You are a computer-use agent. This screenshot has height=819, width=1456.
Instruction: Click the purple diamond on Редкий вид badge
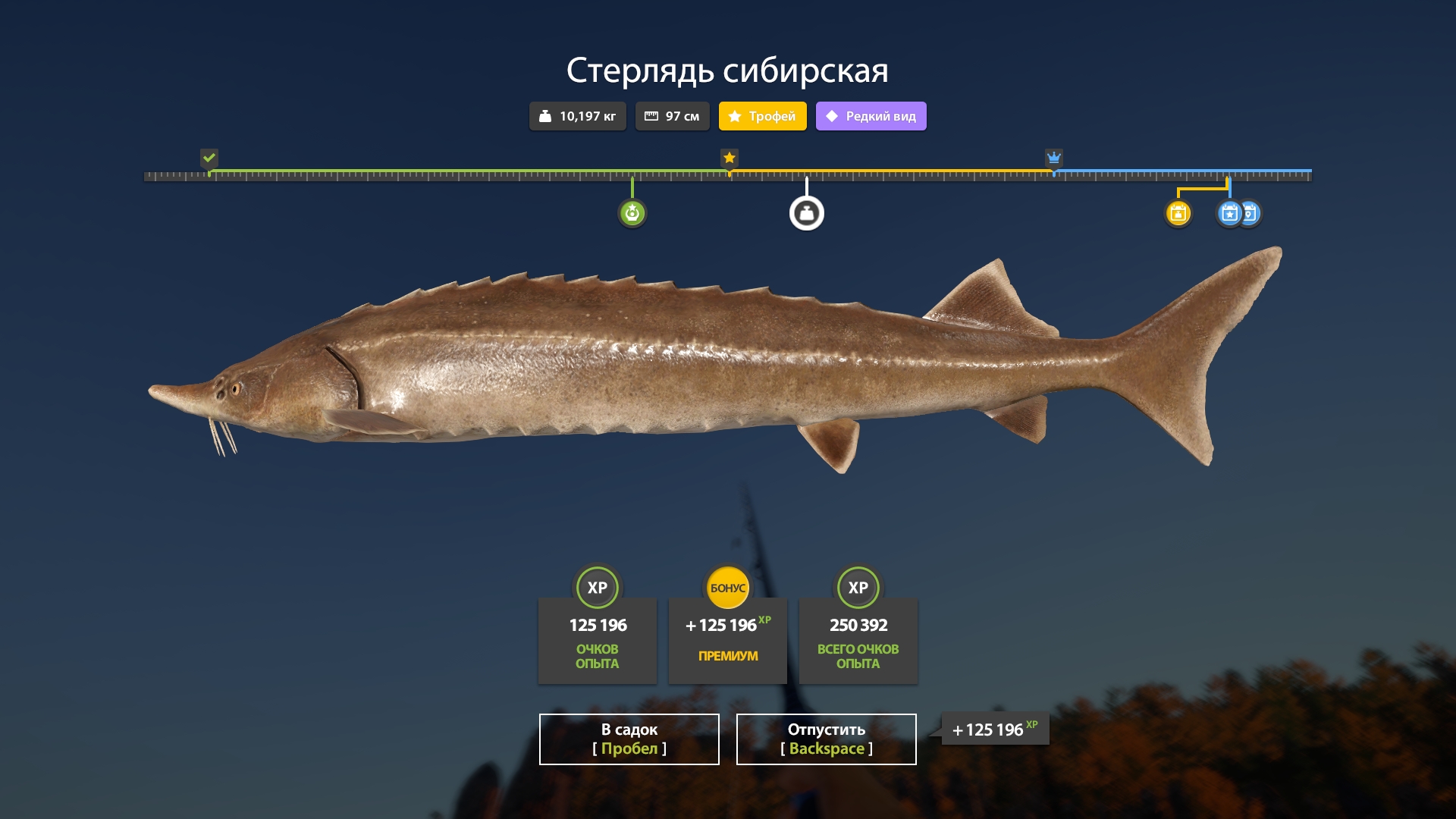pos(831,116)
